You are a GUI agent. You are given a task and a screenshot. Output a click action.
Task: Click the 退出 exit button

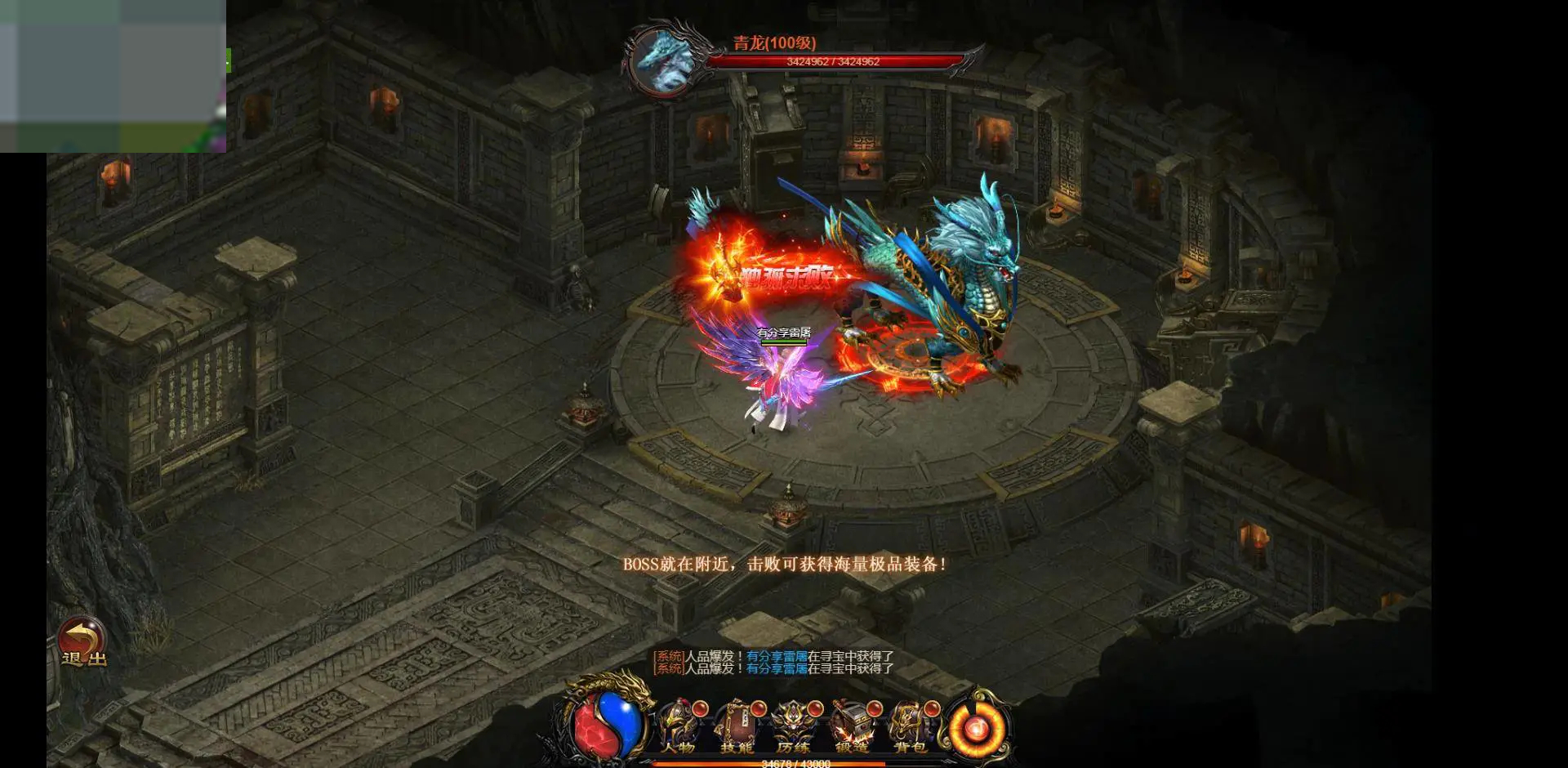click(x=82, y=641)
